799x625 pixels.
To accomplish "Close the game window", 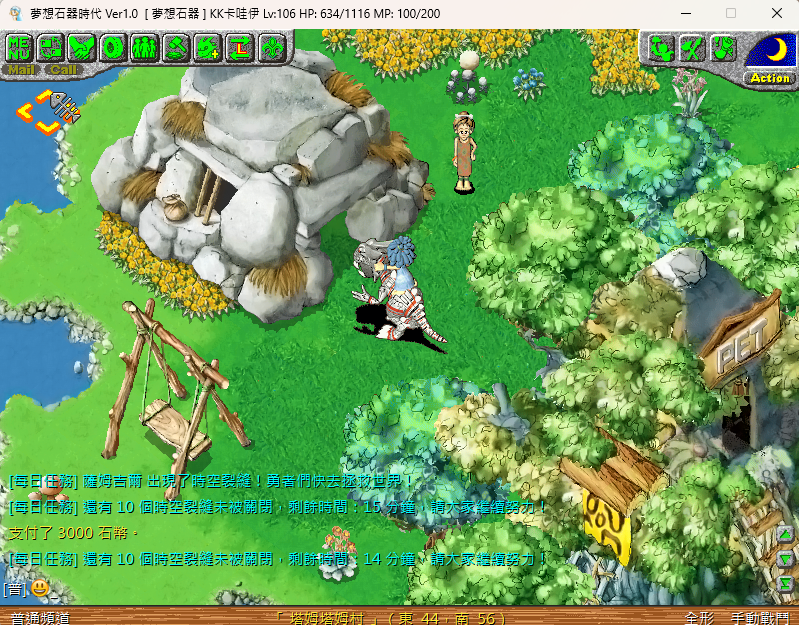I will 776,13.
